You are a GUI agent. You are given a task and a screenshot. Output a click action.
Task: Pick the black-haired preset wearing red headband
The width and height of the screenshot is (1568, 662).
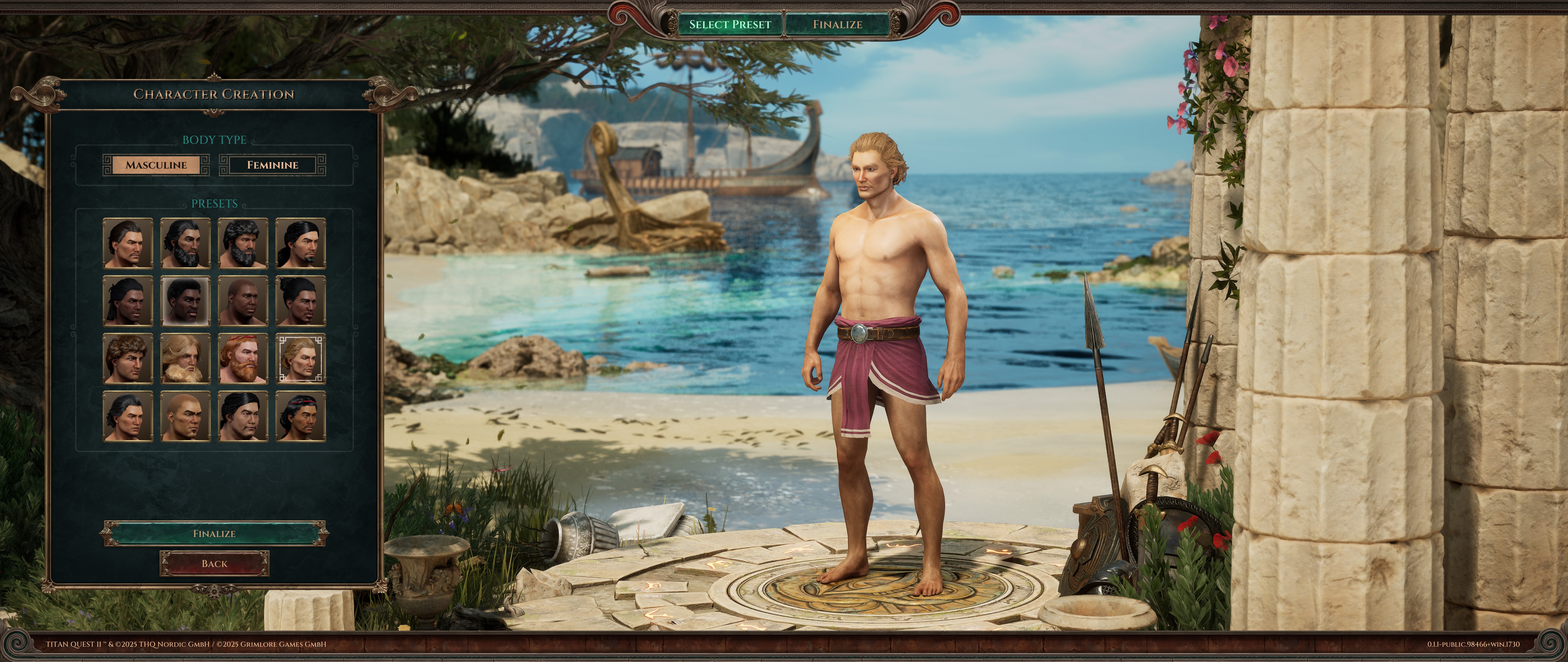(x=301, y=417)
